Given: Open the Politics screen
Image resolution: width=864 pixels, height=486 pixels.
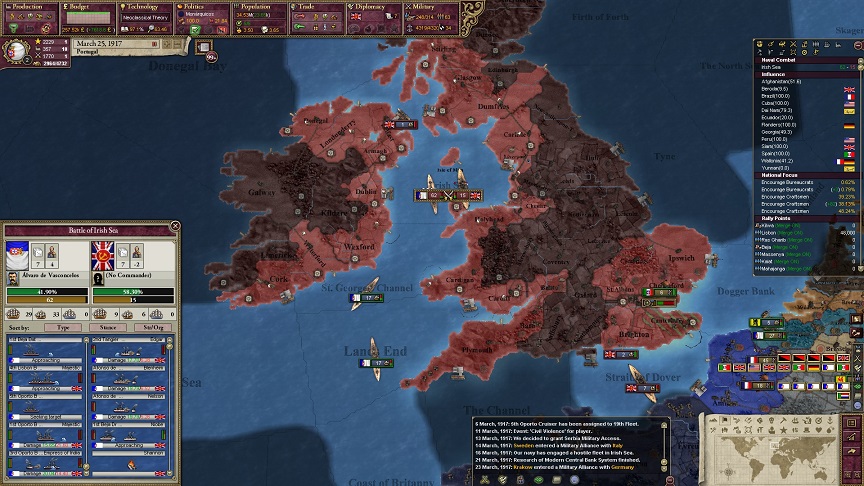Looking at the screenshot, I should click(x=203, y=6).
